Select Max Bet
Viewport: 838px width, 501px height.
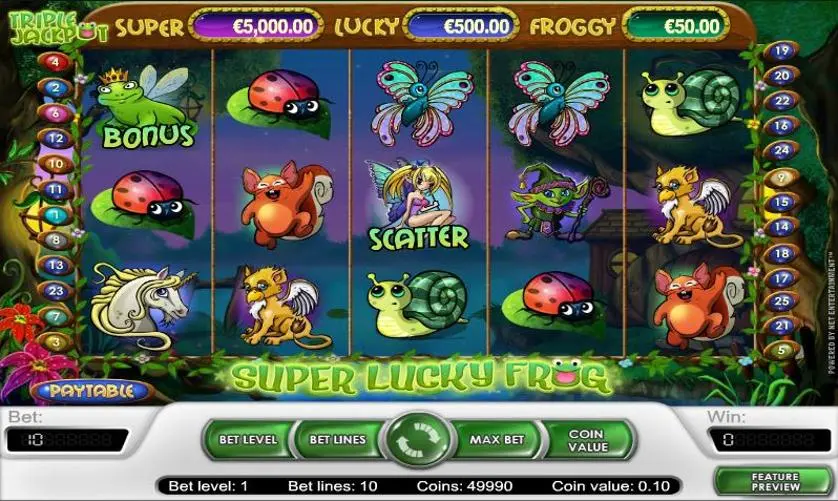tap(497, 440)
